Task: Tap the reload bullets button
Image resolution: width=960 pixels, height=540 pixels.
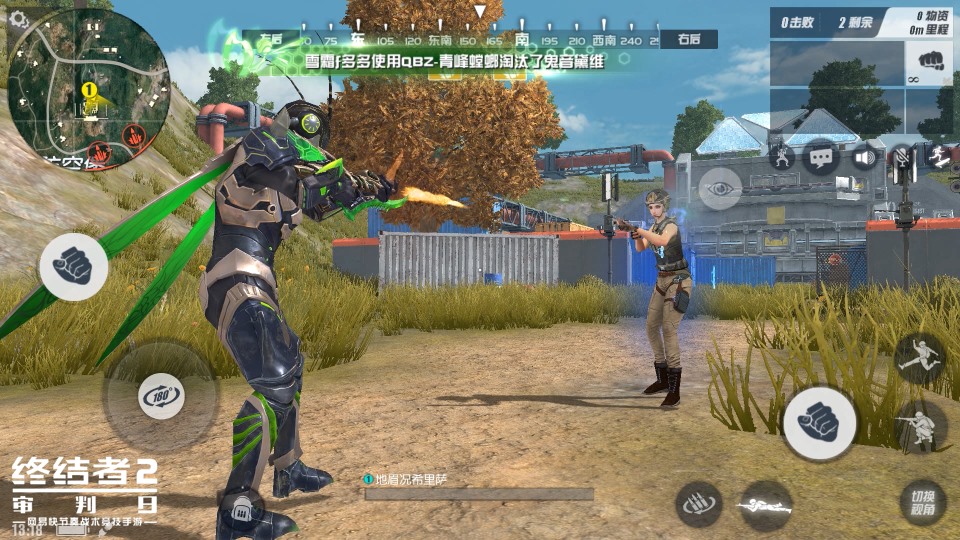Action: (700, 505)
